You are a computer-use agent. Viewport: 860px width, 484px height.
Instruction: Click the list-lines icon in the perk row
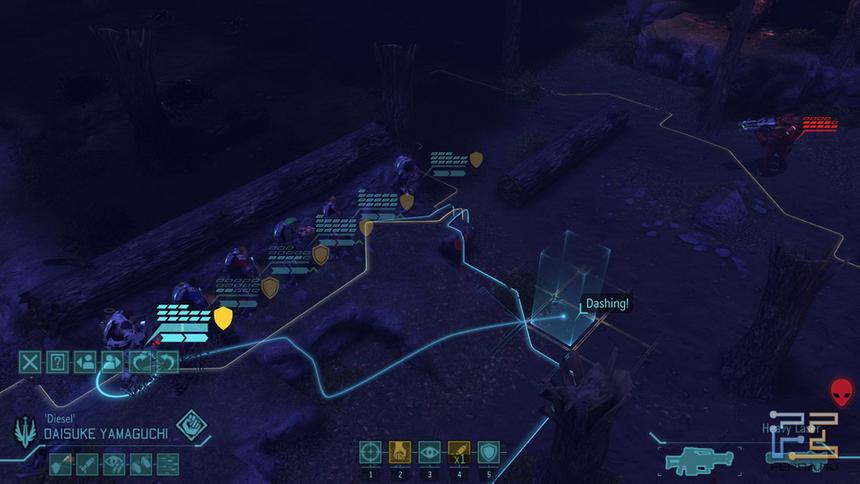click(166, 463)
